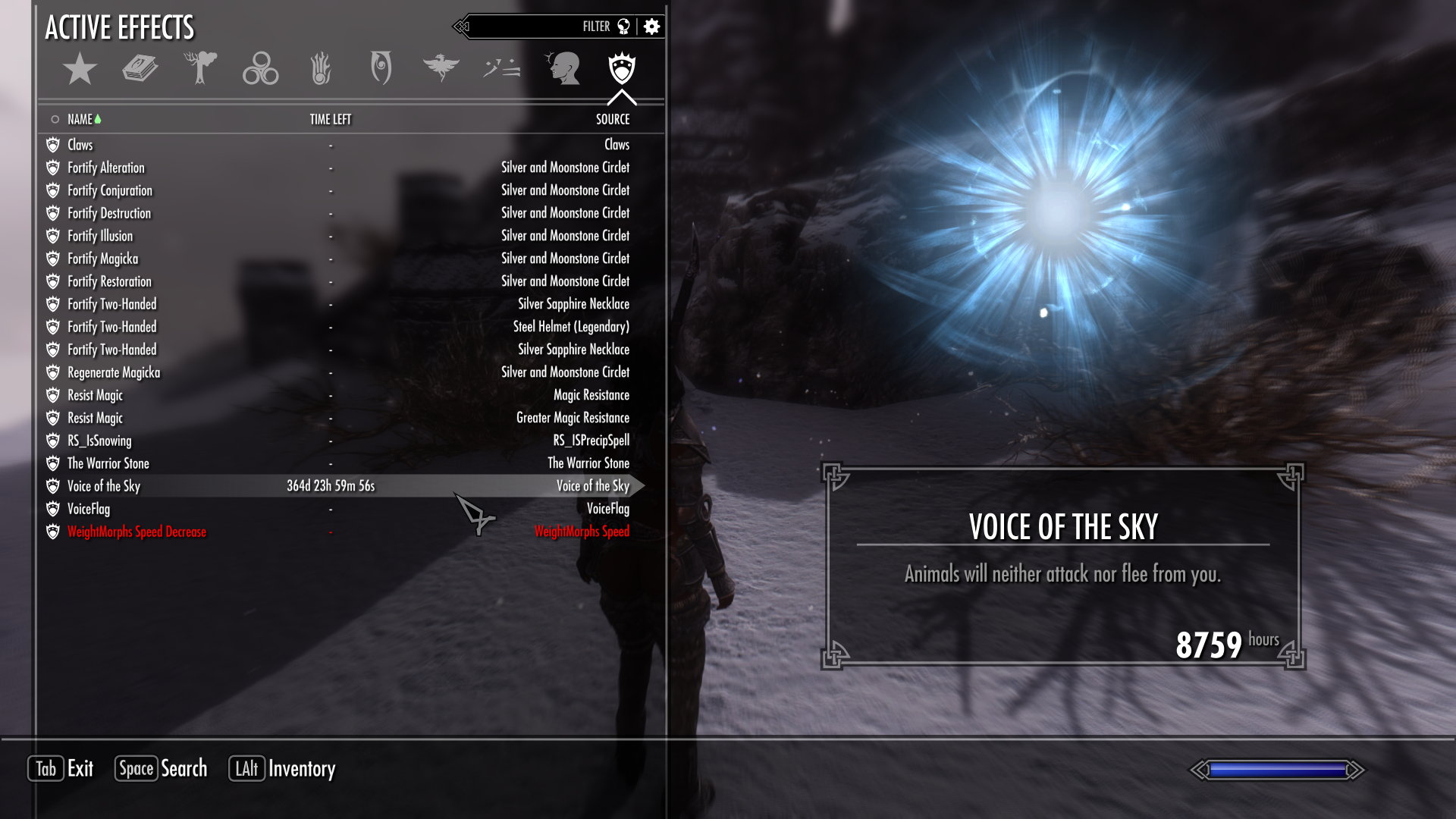Click the filter search field
The width and height of the screenshot is (1456, 819).
click(531, 27)
